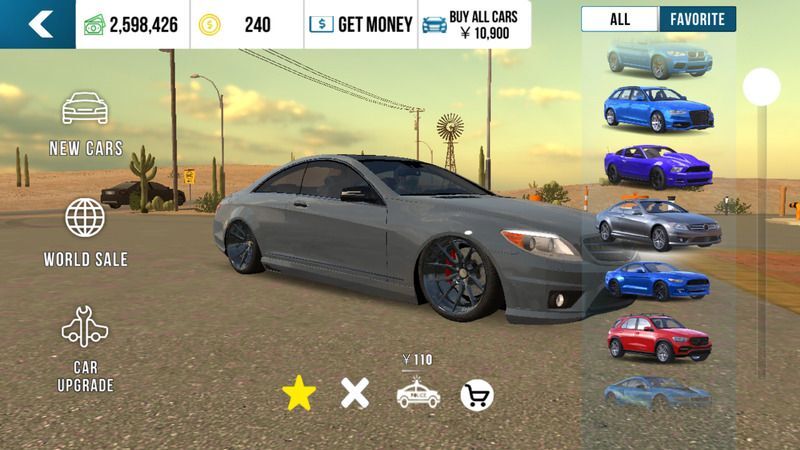Buy all cars for ¥10,900
Screen dimensions: 800x450
click(x=474, y=24)
